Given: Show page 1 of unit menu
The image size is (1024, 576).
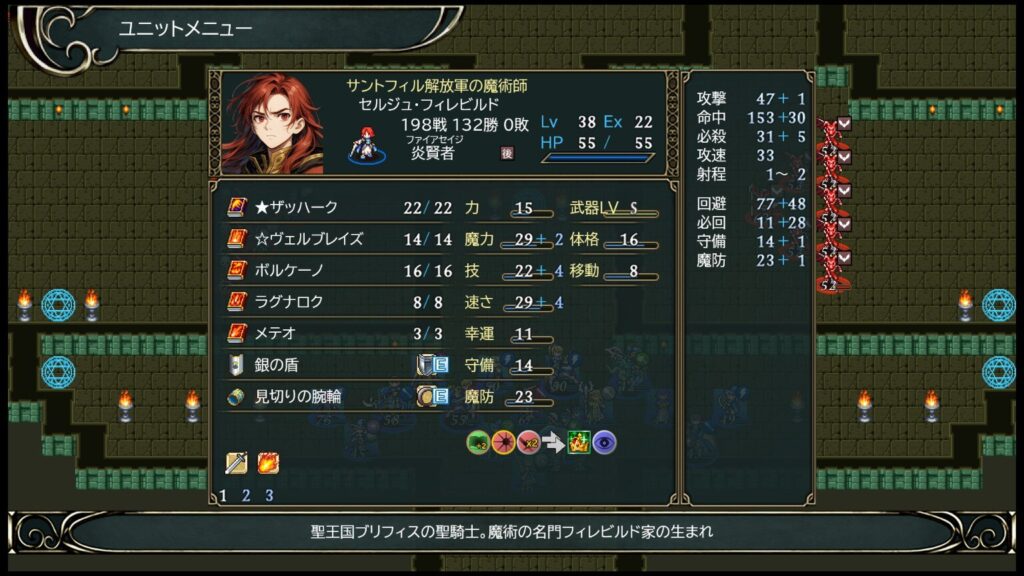Looking at the screenshot, I should tap(223, 495).
